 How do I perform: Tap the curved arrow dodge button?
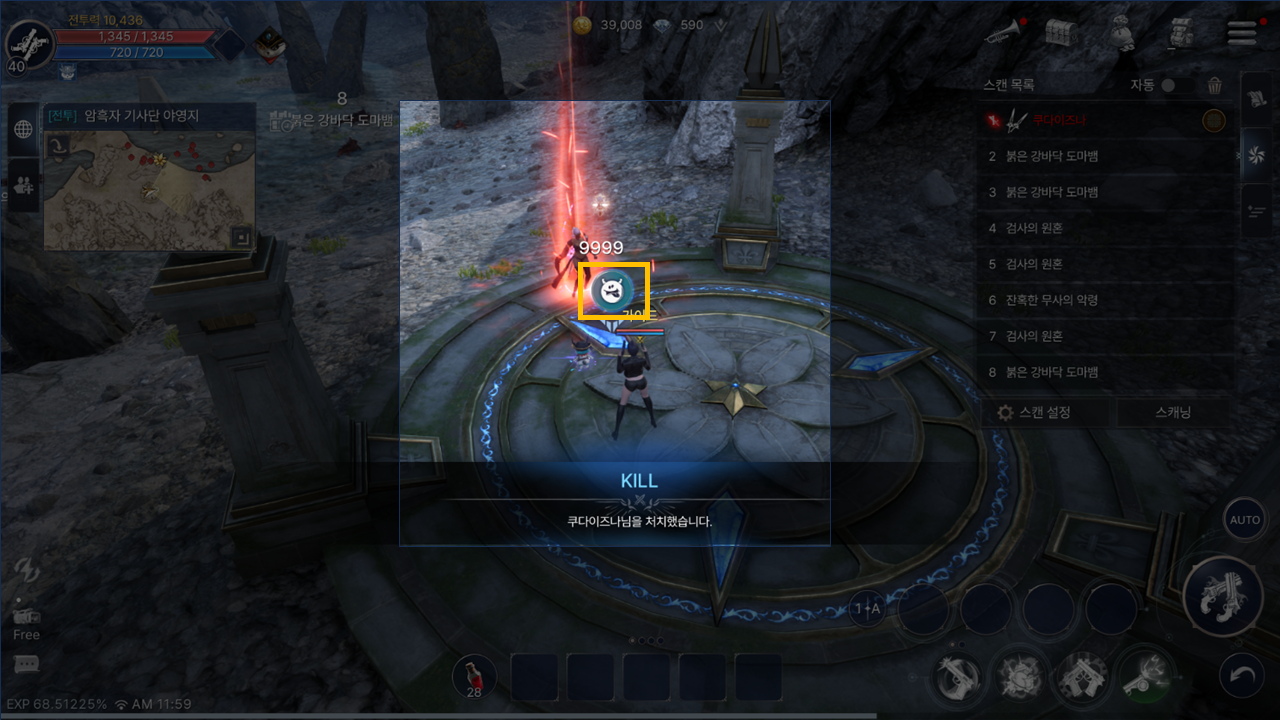1244,677
